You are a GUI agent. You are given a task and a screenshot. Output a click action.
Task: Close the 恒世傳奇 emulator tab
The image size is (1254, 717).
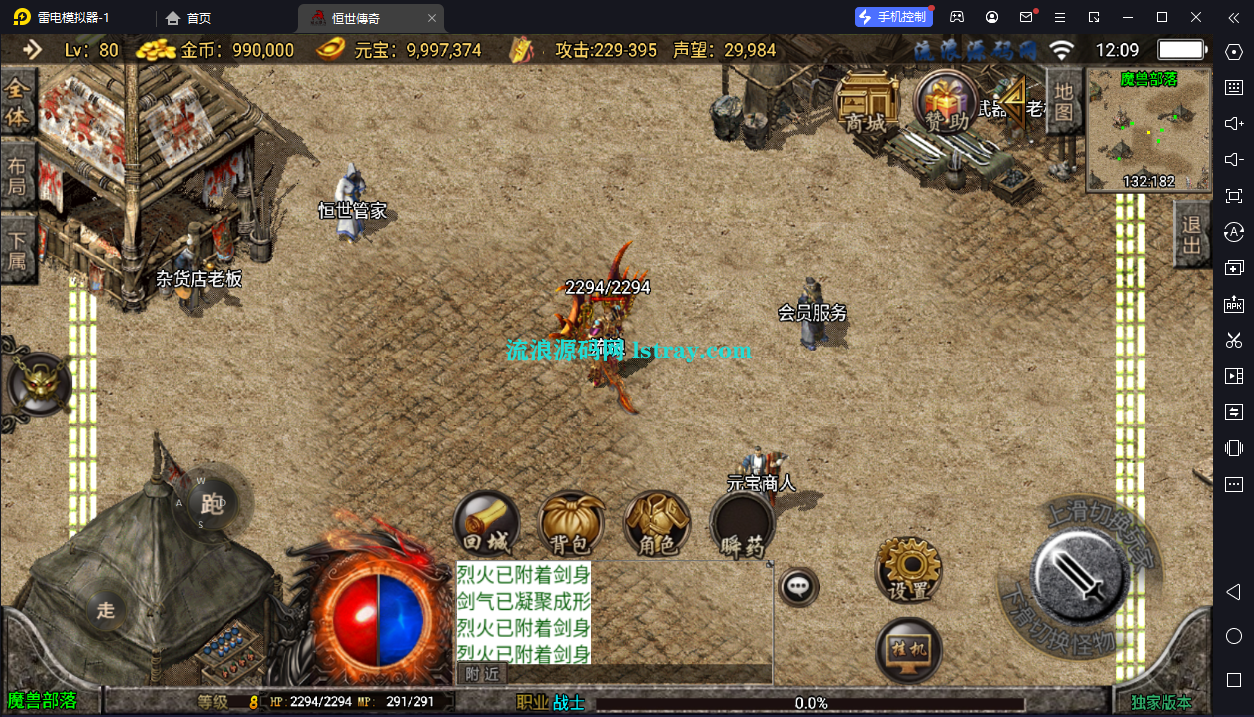[x=431, y=18]
